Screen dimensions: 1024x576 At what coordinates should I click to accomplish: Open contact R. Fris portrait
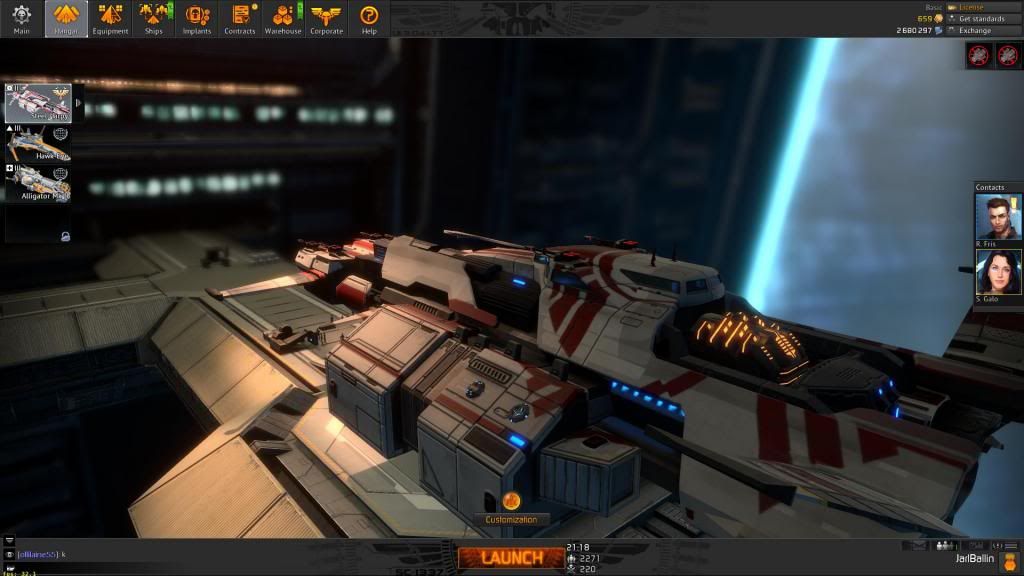pos(998,217)
